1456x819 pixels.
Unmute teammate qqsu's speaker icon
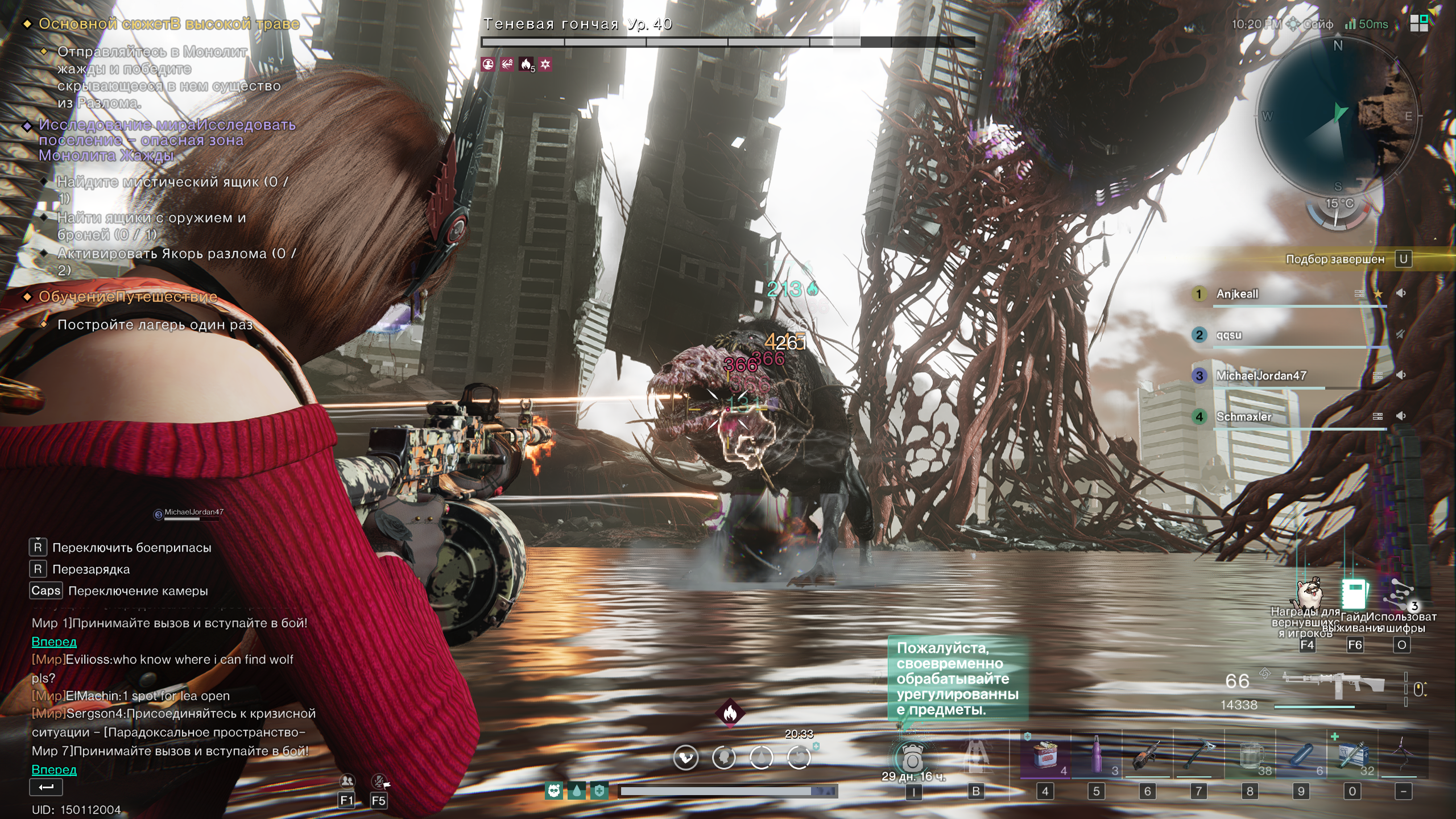tap(1401, 334)
